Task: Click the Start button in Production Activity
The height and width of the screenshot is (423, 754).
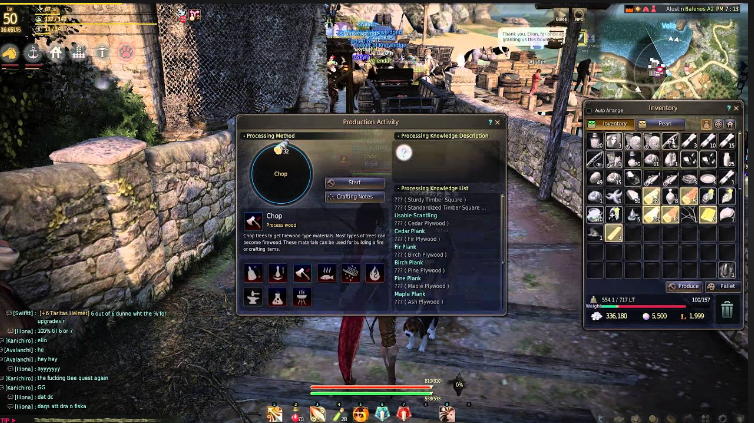Action: pyautogui.click(x=355, y=183)
